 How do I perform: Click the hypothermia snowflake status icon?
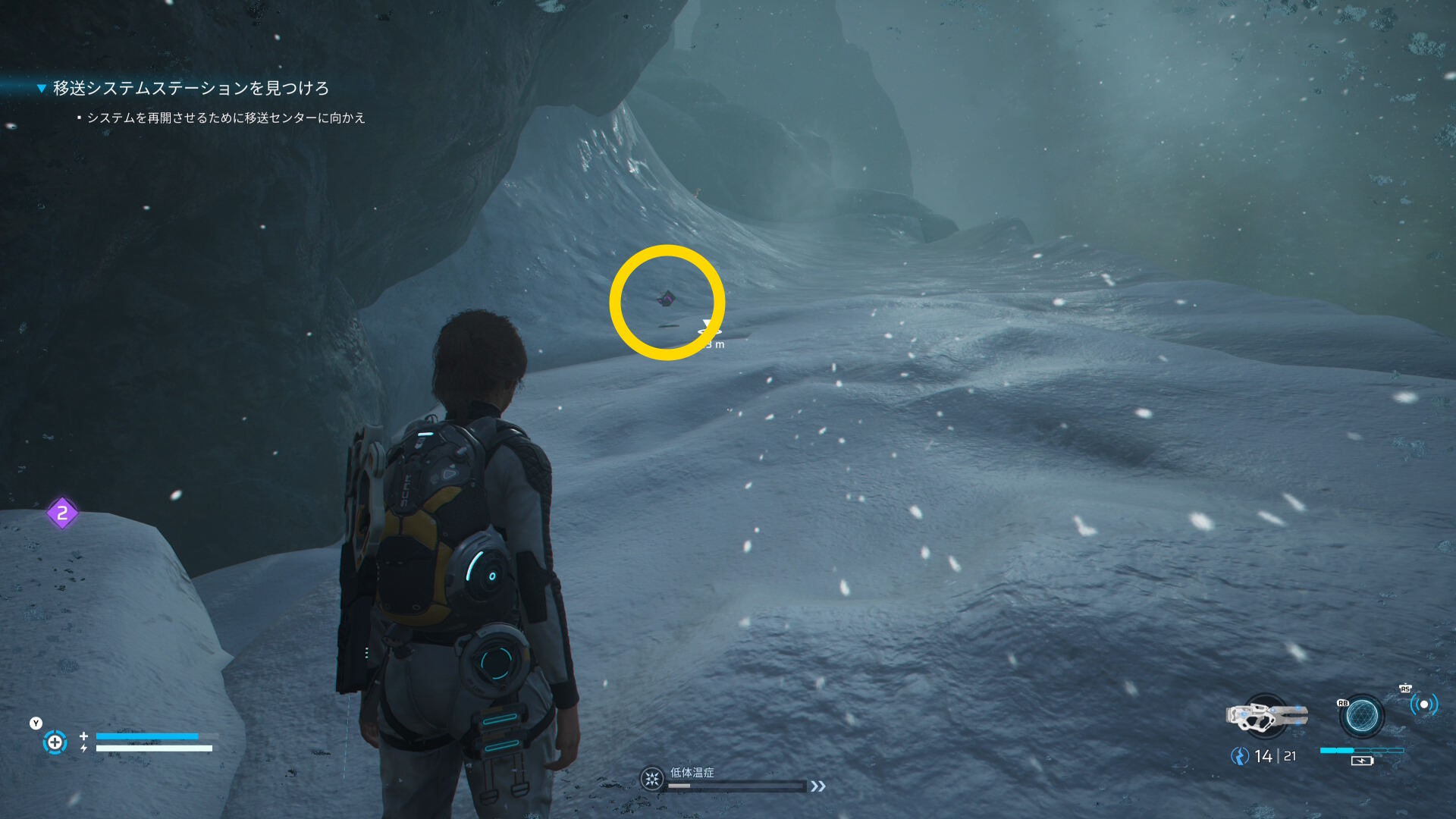click(x=651, y=779)
